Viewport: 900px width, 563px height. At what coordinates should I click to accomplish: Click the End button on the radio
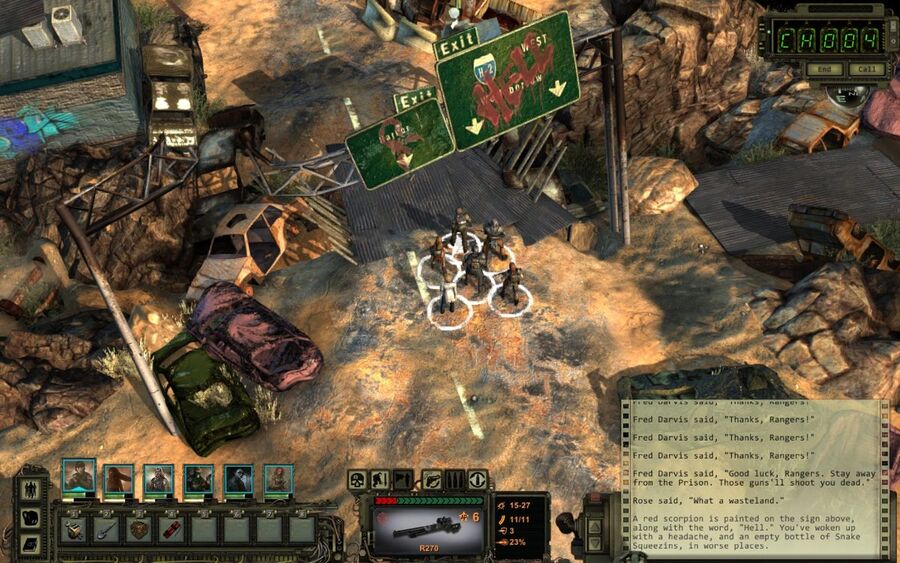pyautogui.click(x=824, y=69)
